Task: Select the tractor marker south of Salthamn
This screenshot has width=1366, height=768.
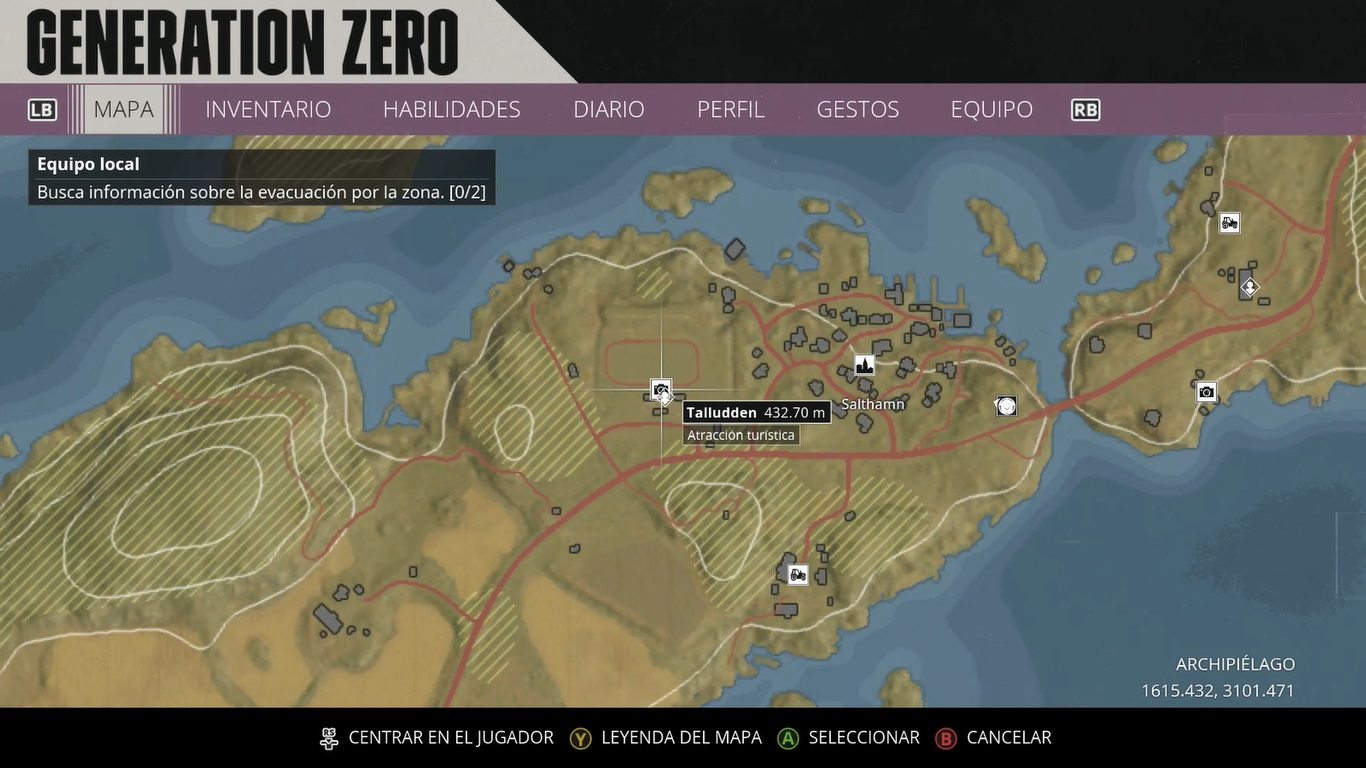Action: 797,574
